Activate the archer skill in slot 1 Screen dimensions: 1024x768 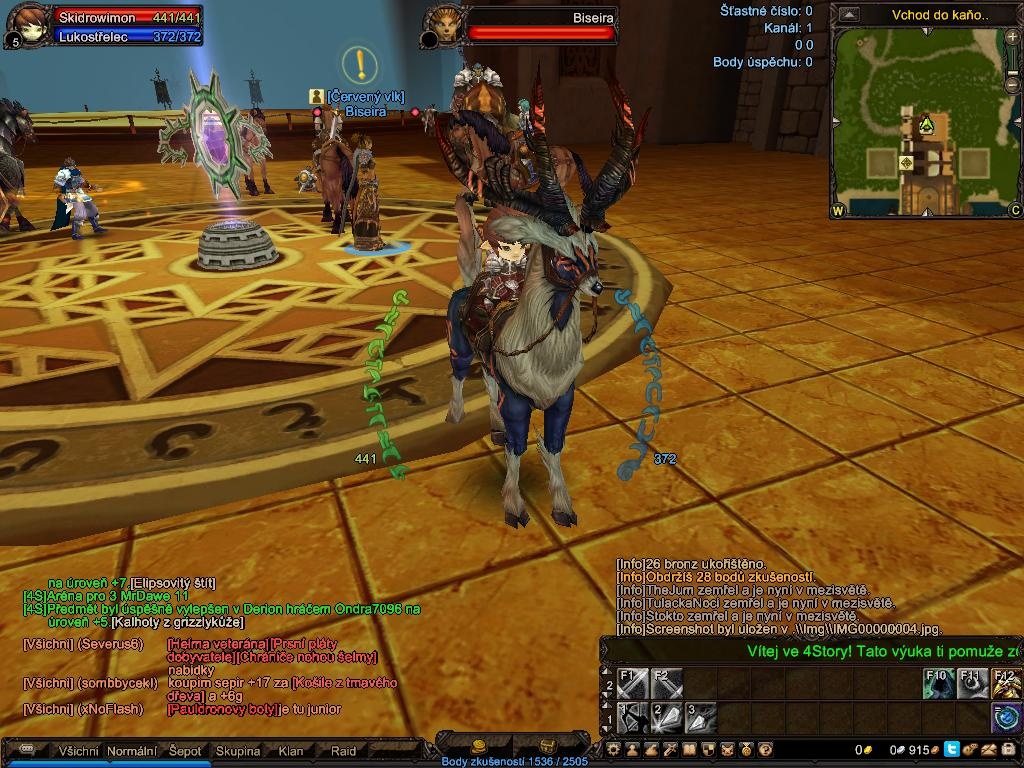[633, 717]
